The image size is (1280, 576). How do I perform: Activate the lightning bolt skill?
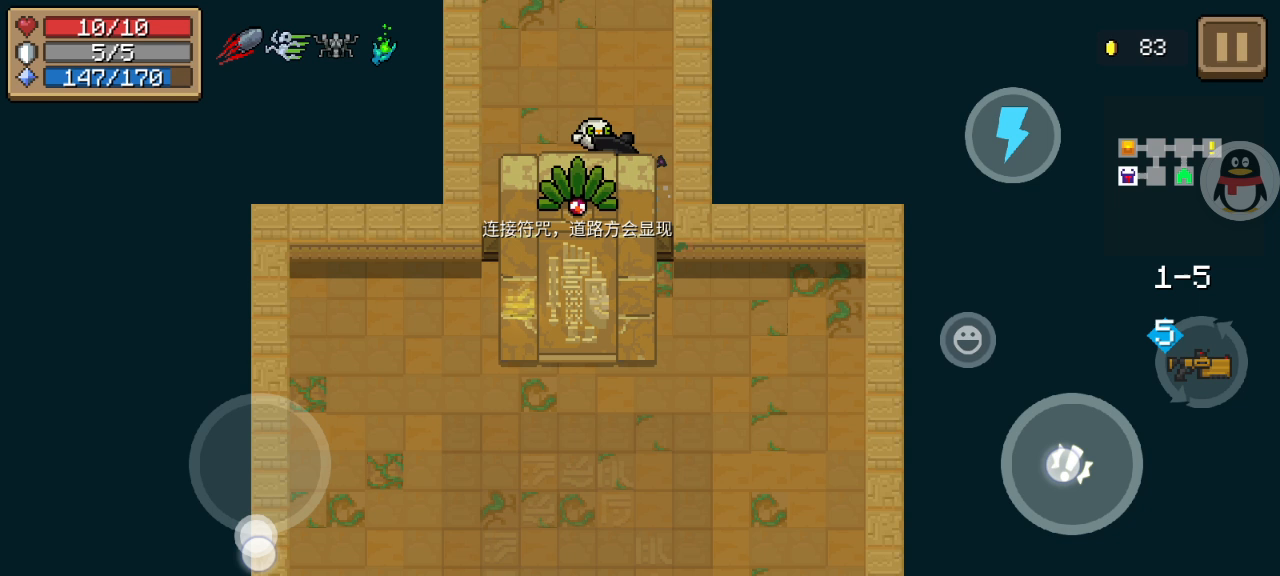point(1012,135)
